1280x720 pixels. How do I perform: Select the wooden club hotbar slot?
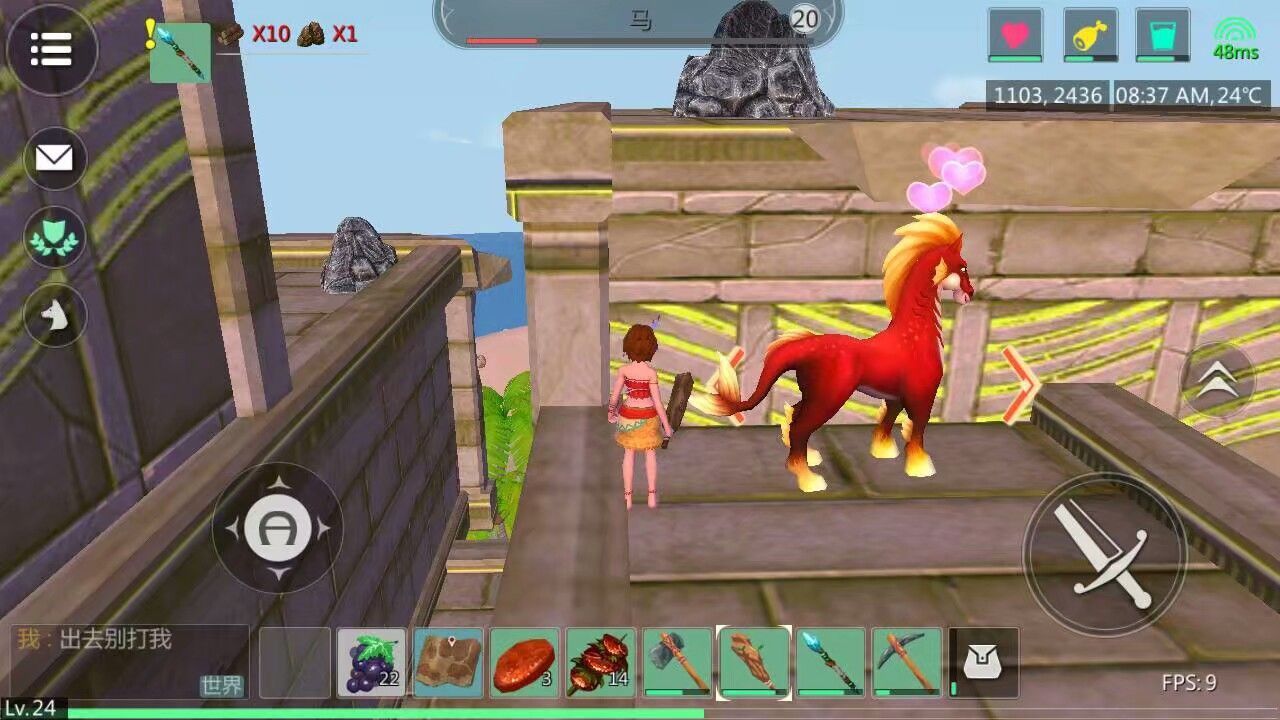754,662
